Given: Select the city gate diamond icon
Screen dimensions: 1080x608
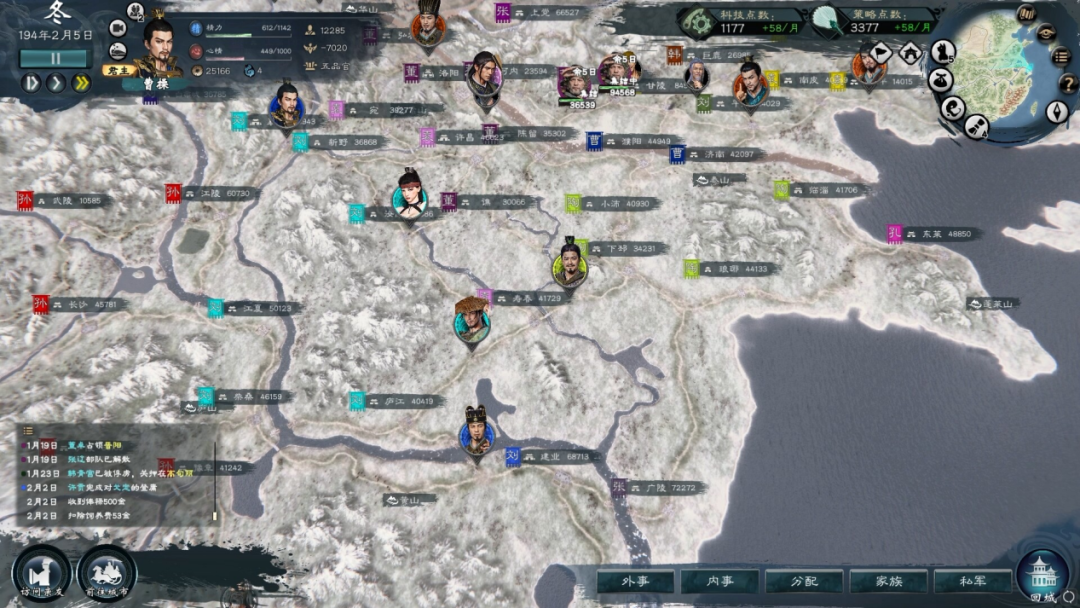Looking at the screenshot, I should pos(910,52).
